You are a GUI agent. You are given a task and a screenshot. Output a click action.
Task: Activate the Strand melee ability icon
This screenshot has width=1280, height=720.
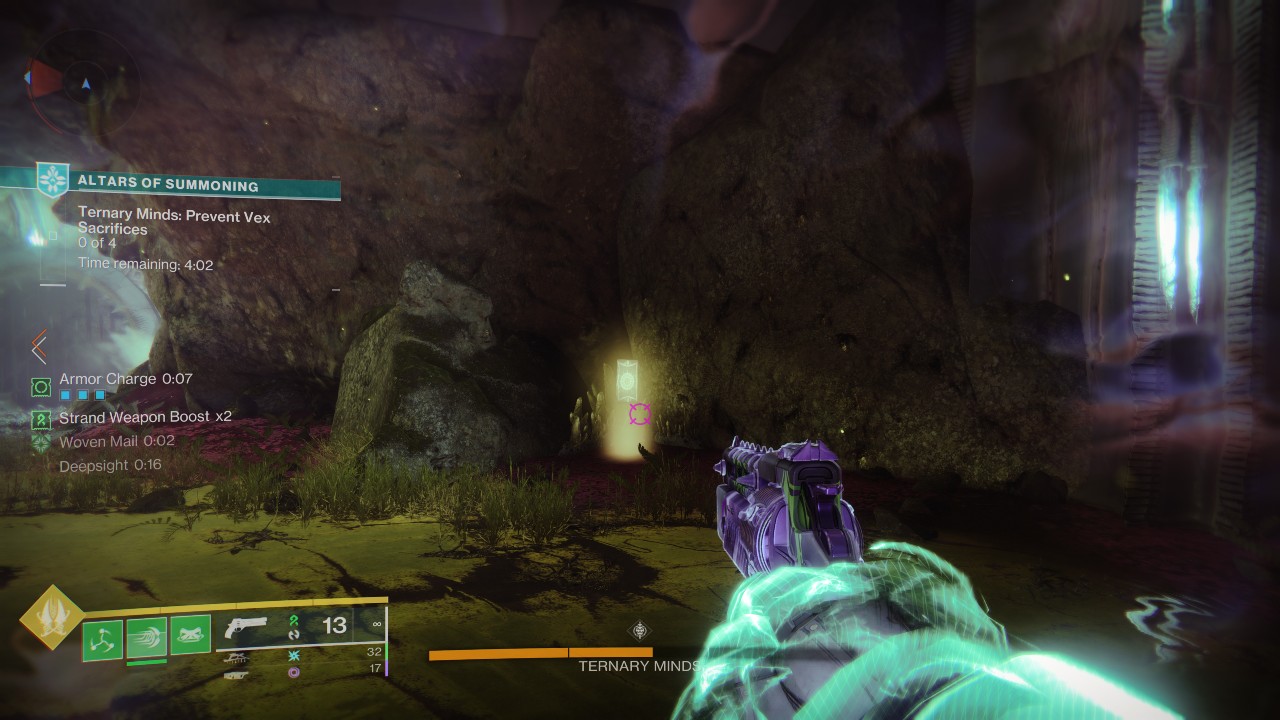[146, 637]
